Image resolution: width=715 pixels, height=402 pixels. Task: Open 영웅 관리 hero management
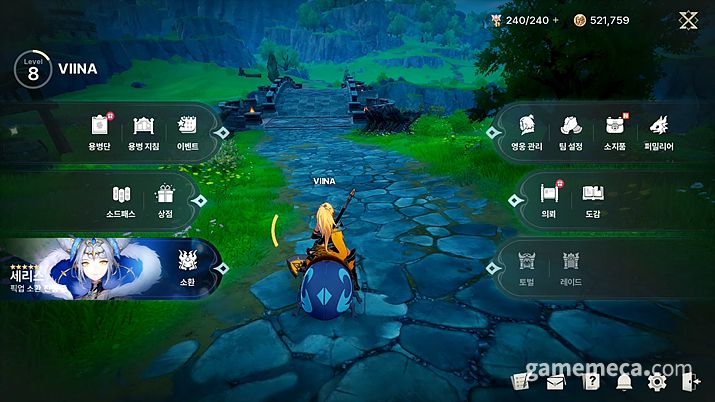528,131
